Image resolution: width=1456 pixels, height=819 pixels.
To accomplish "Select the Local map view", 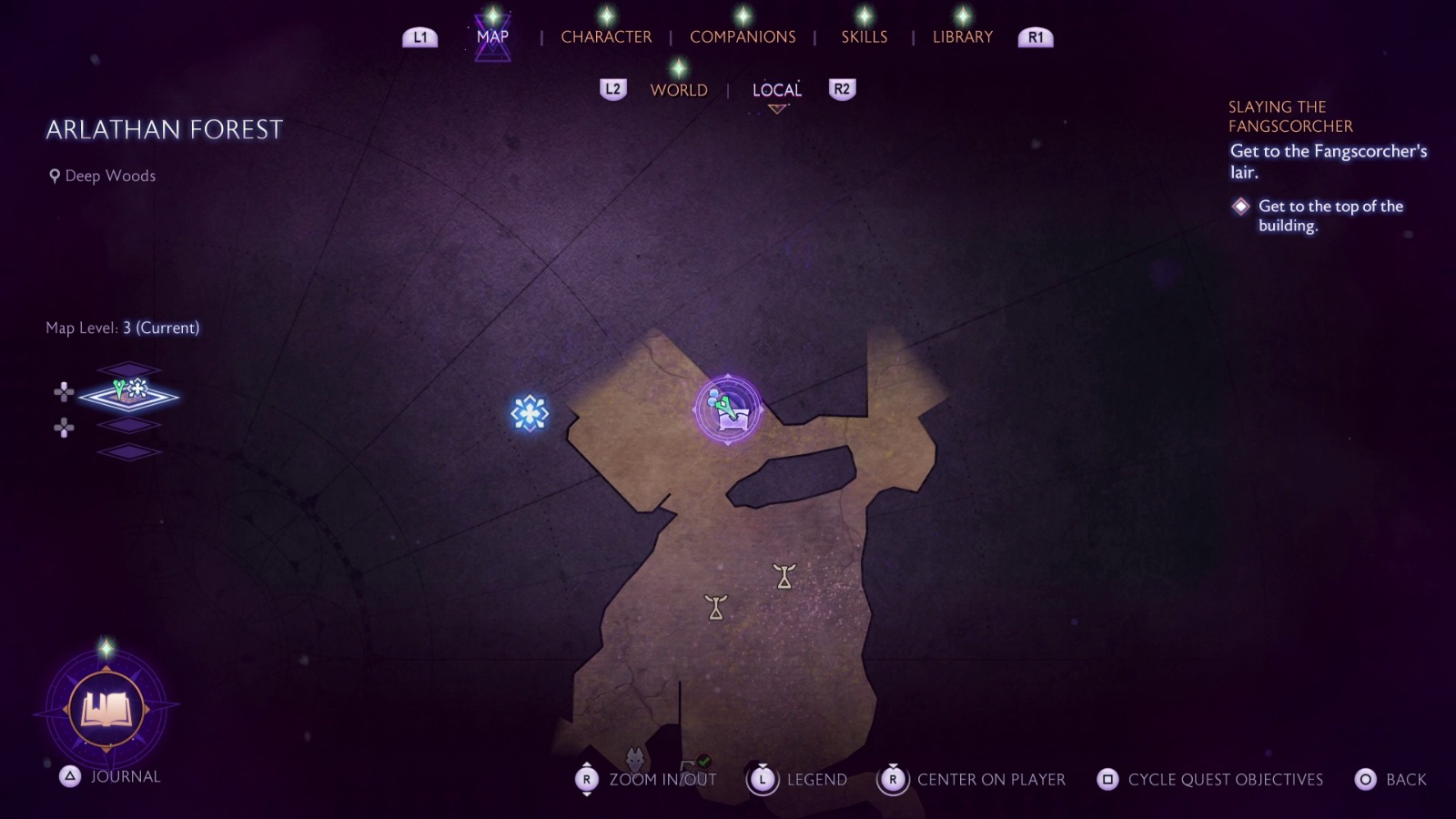I will pos(776,89).
